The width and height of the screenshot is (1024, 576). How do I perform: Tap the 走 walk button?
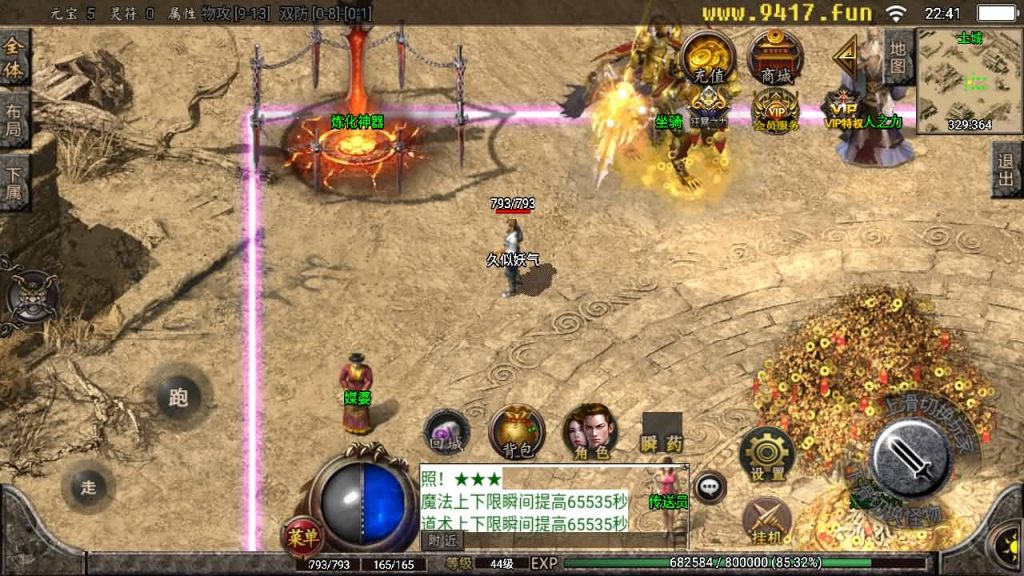click(x=88, y=487)
